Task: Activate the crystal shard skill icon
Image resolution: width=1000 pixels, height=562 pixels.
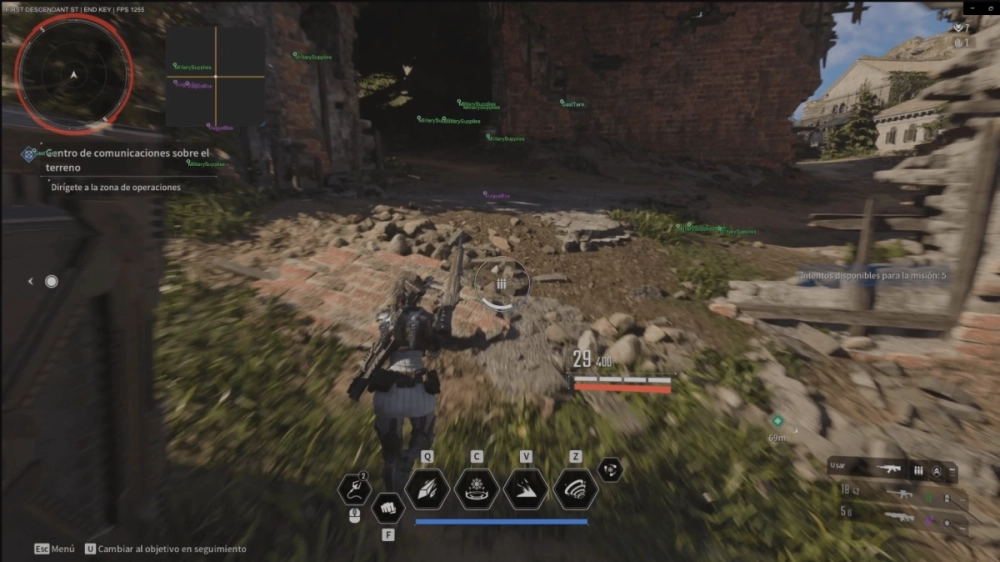Action: click(426, 488)
